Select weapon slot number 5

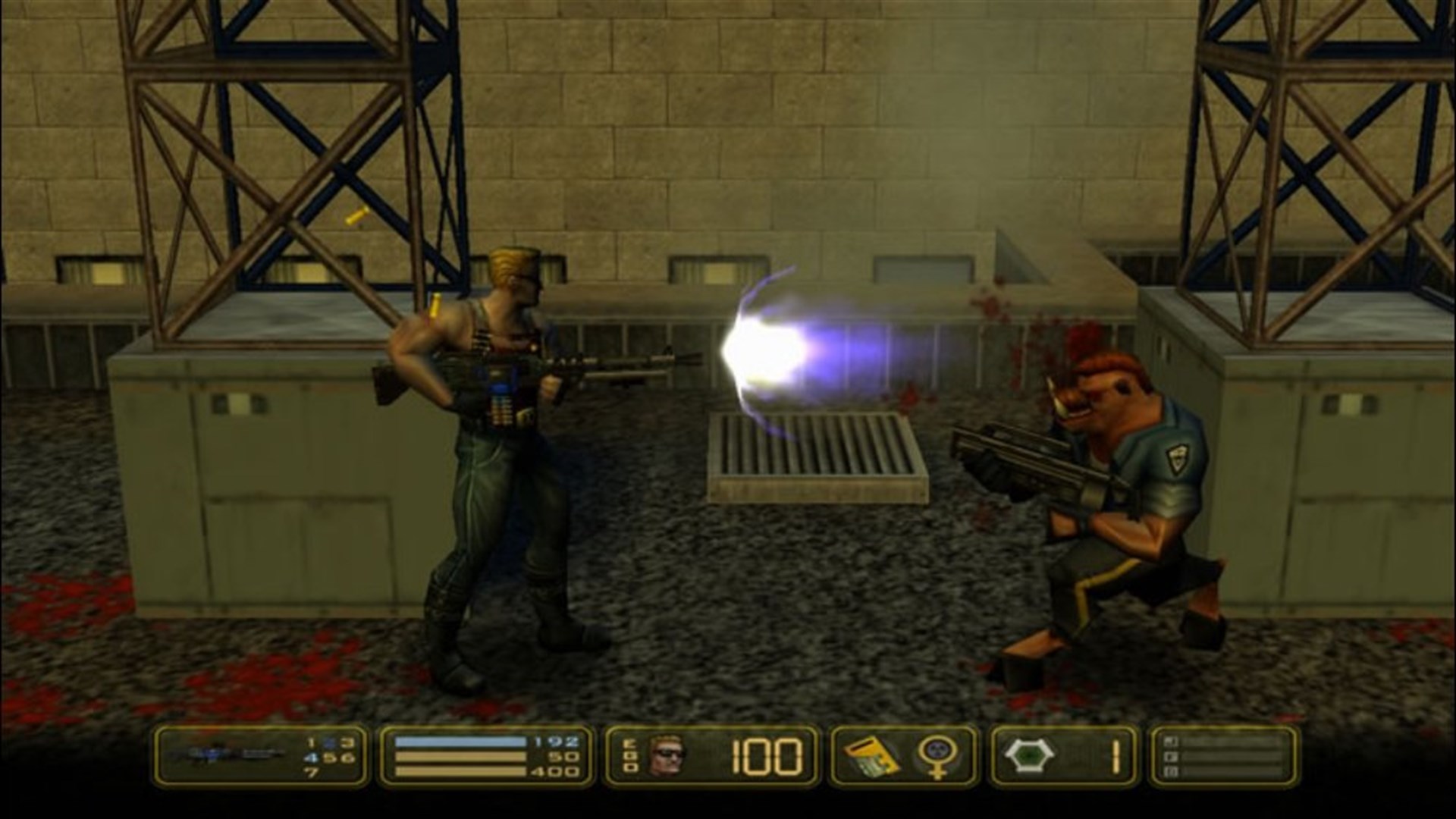[x=331, y=757]
